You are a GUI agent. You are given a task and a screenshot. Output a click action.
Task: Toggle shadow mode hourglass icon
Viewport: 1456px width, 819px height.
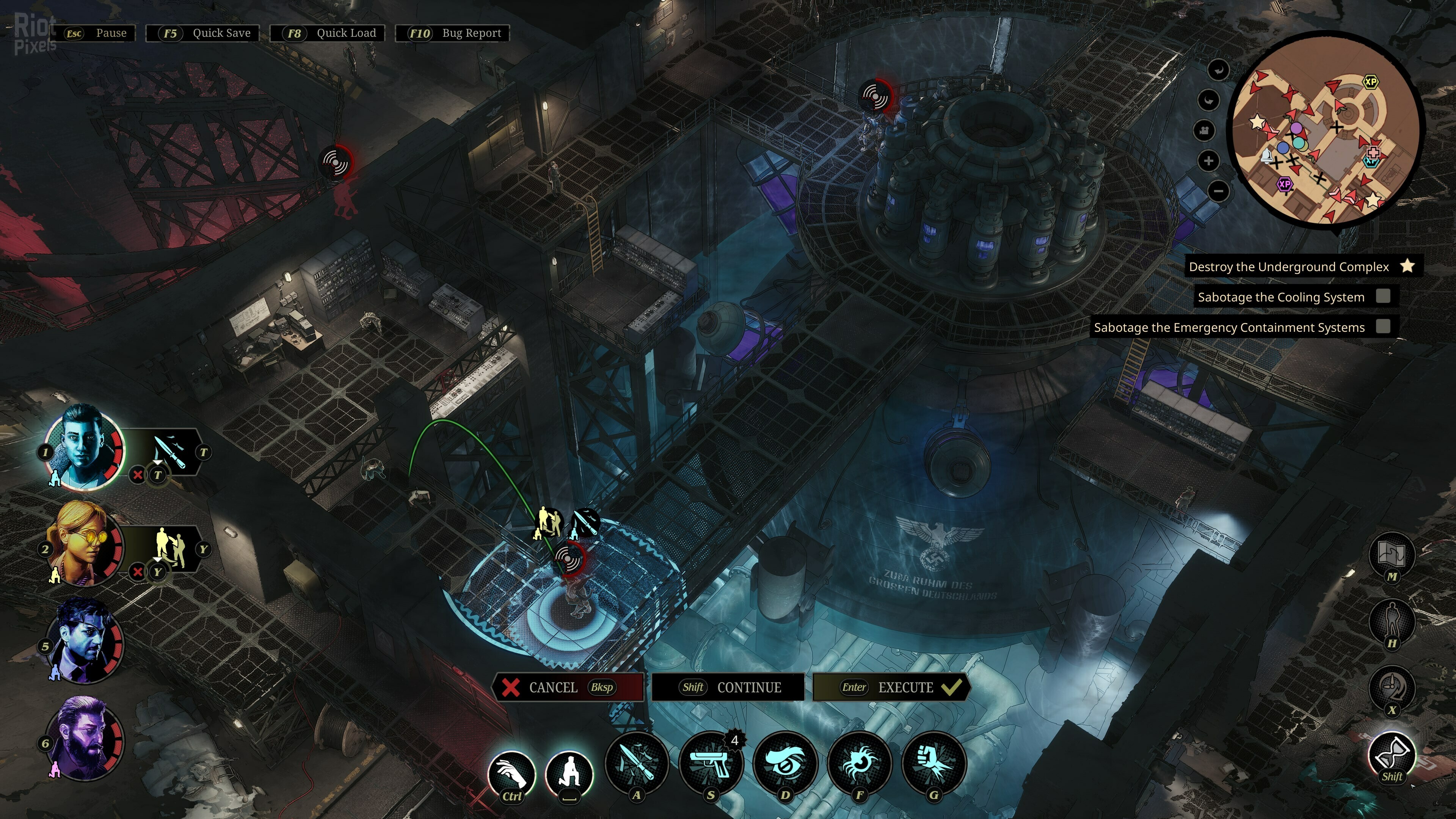[x=1392, y=755]
